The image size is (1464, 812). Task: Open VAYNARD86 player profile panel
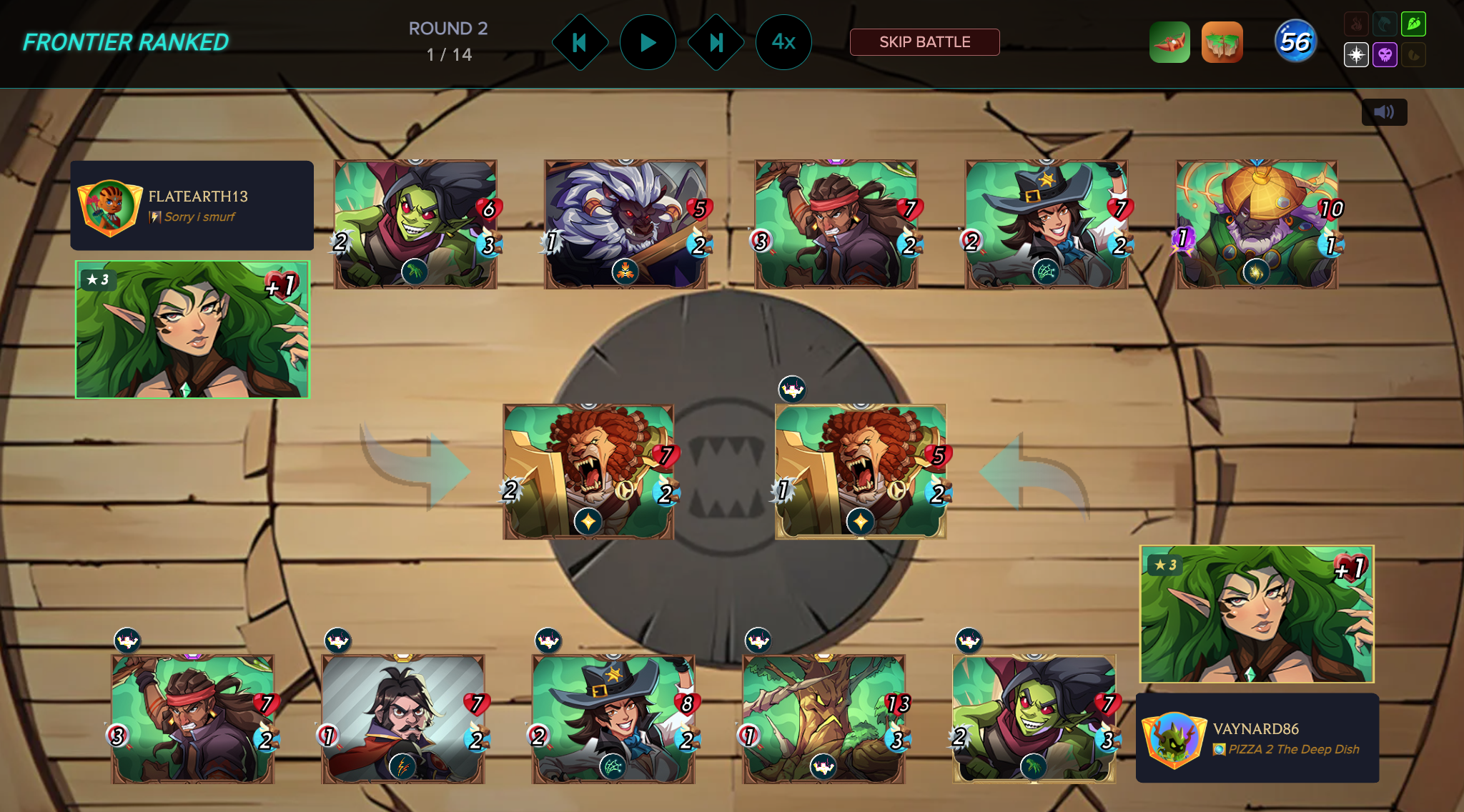tap(1257, 738)
